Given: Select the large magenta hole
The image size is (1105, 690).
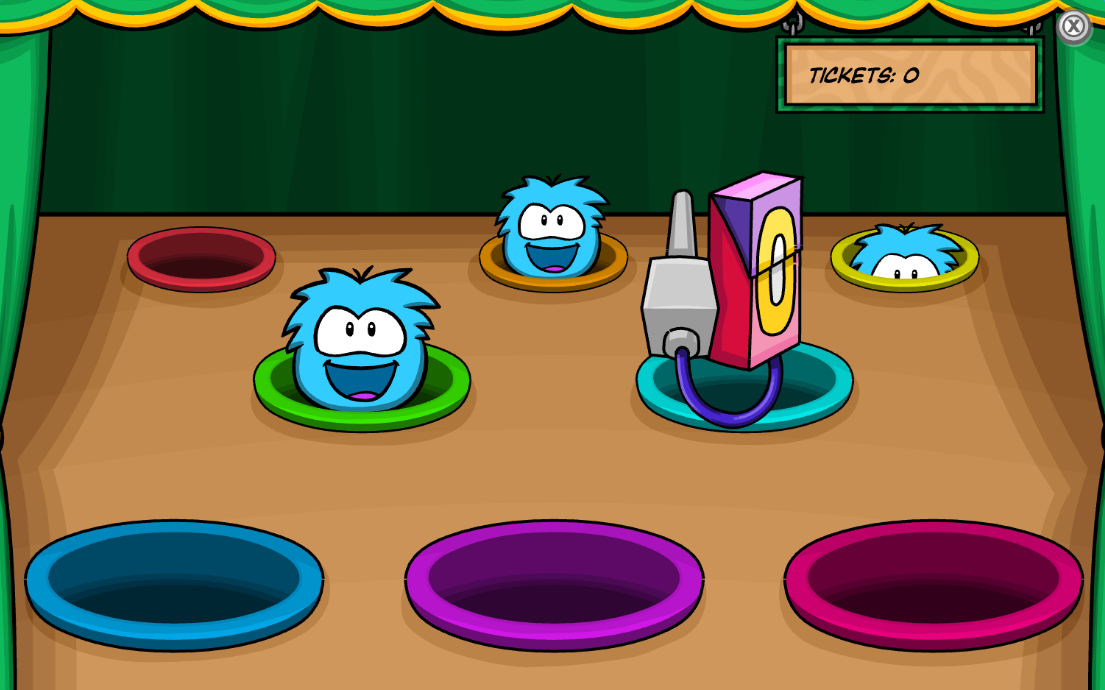Looking at the screenshot, I should click(933, 584).
